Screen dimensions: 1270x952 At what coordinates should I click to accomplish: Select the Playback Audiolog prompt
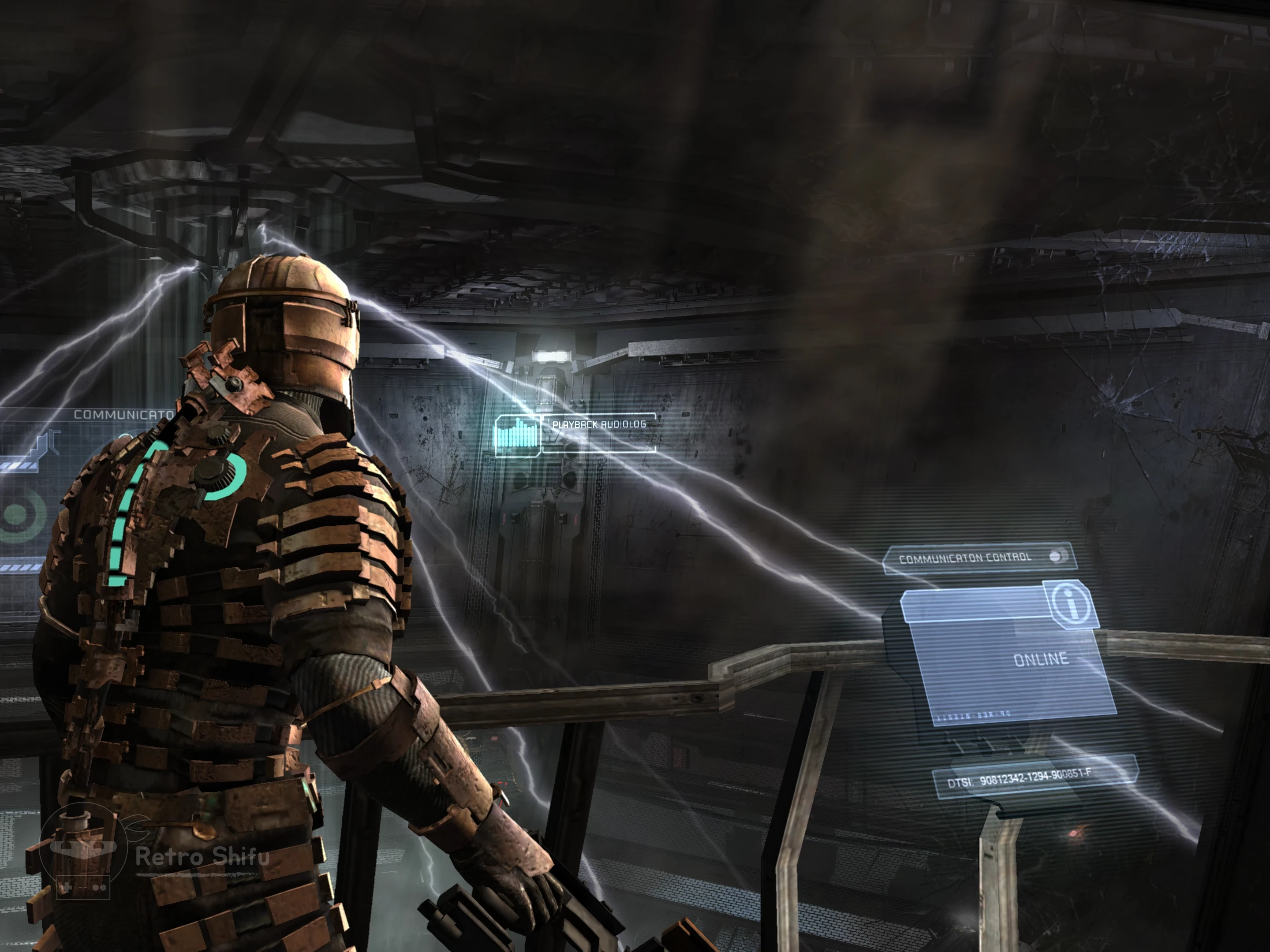pos(599,424)
